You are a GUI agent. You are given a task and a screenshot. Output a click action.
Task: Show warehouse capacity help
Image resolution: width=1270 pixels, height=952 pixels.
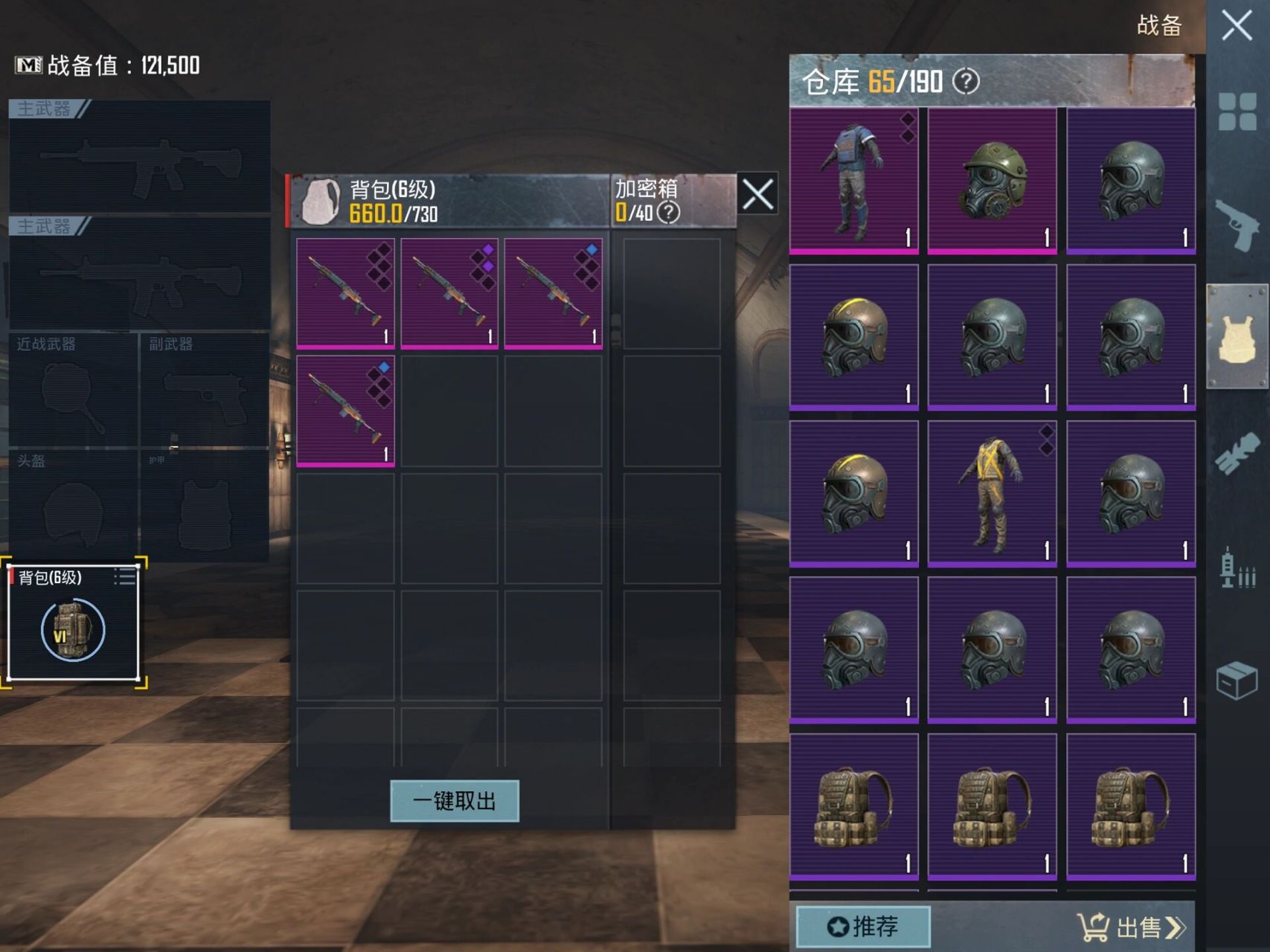point(966,81)
